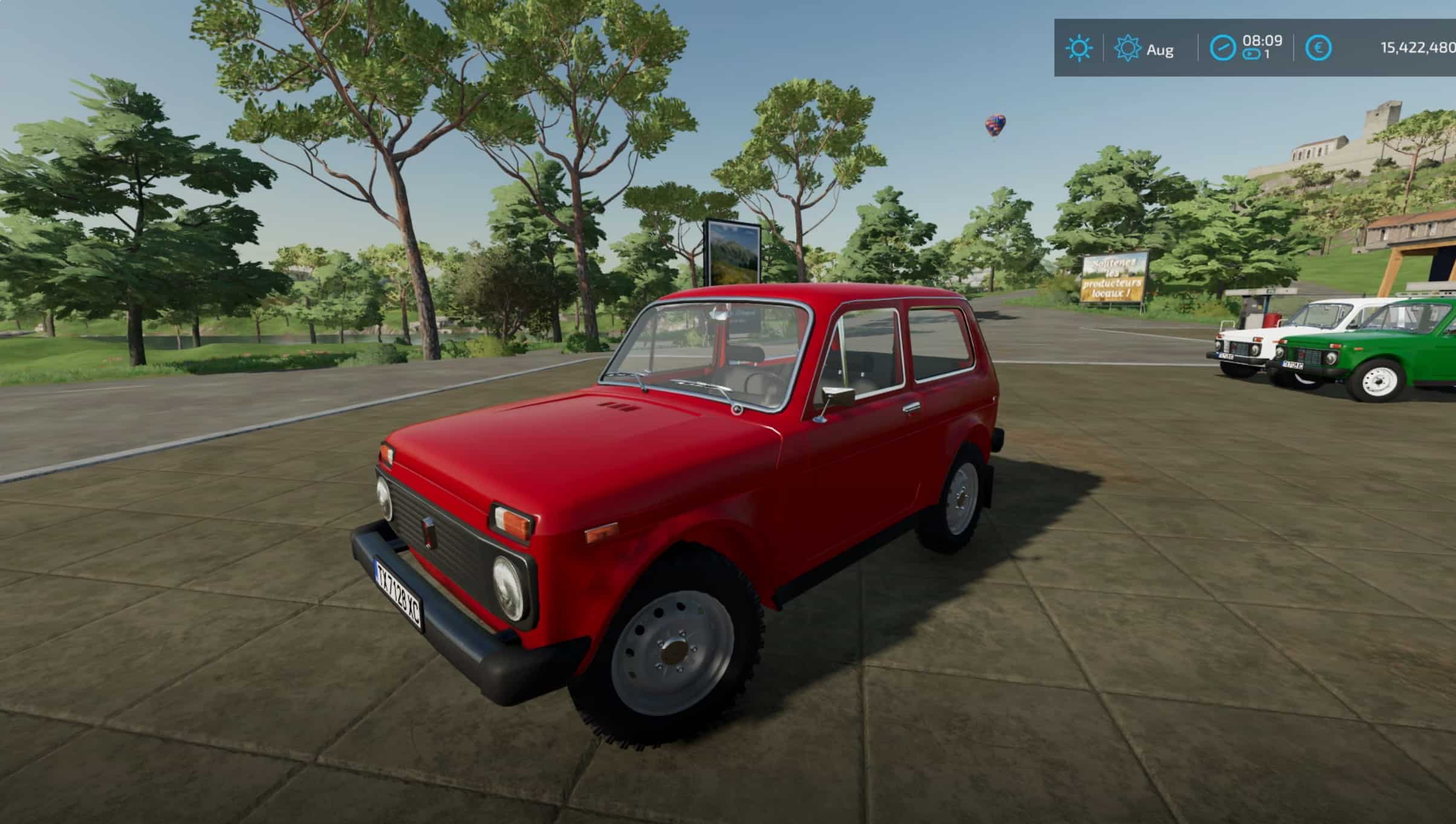The image size is (1456, 824).
Task: Click the game clock icon
Action: tap(1223, 48)
